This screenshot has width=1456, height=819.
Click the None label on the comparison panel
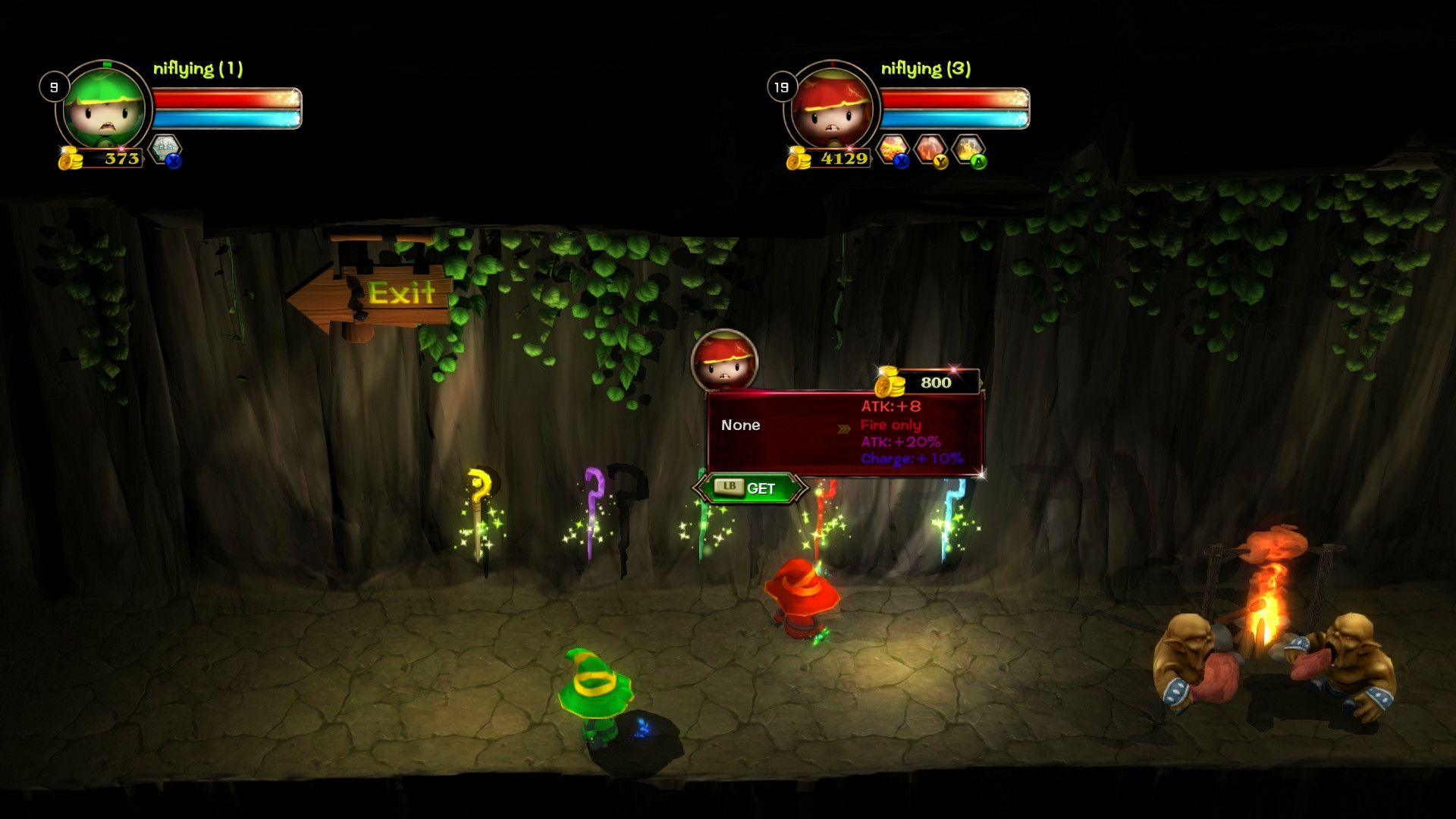click(742, 425)
